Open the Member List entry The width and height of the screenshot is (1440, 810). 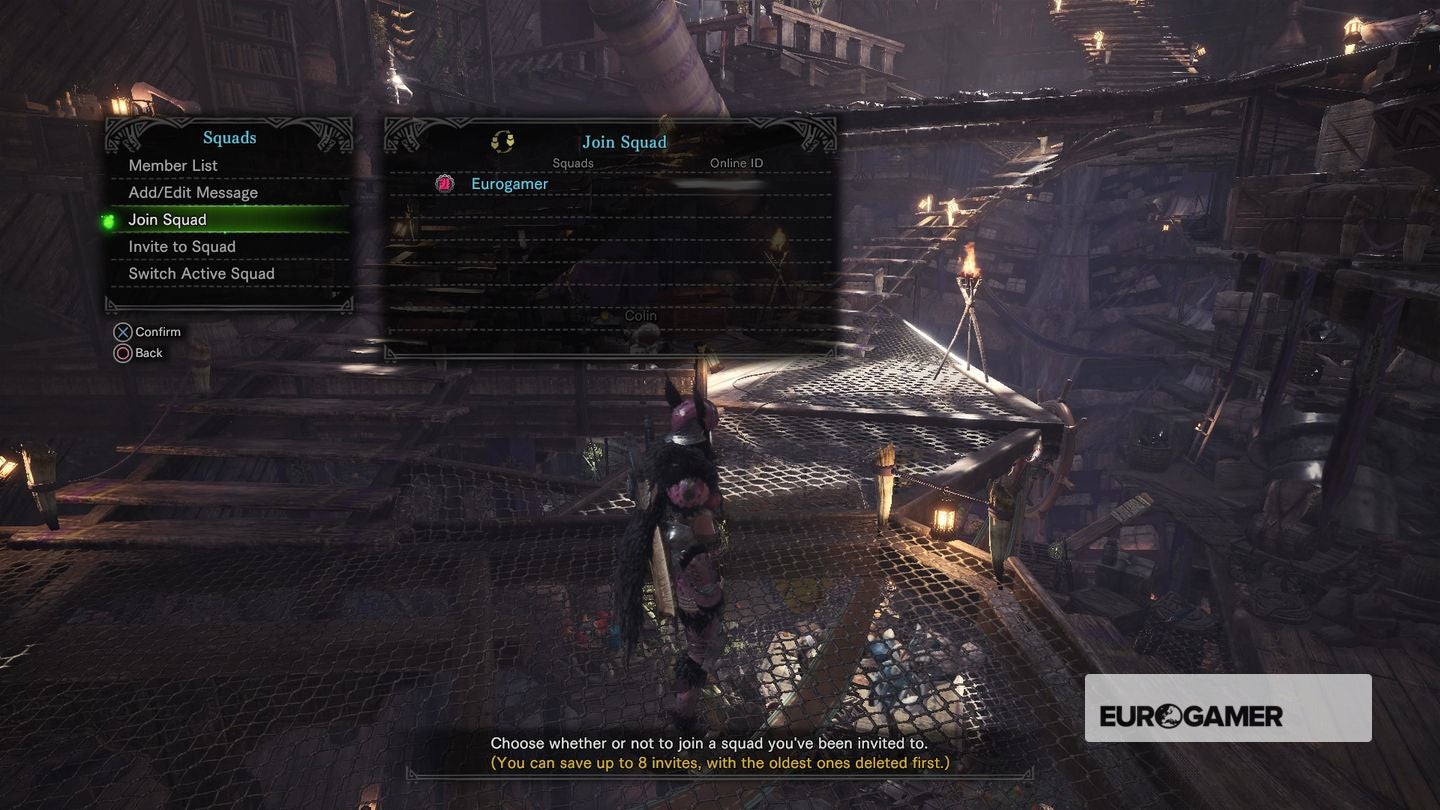[173, 165]
